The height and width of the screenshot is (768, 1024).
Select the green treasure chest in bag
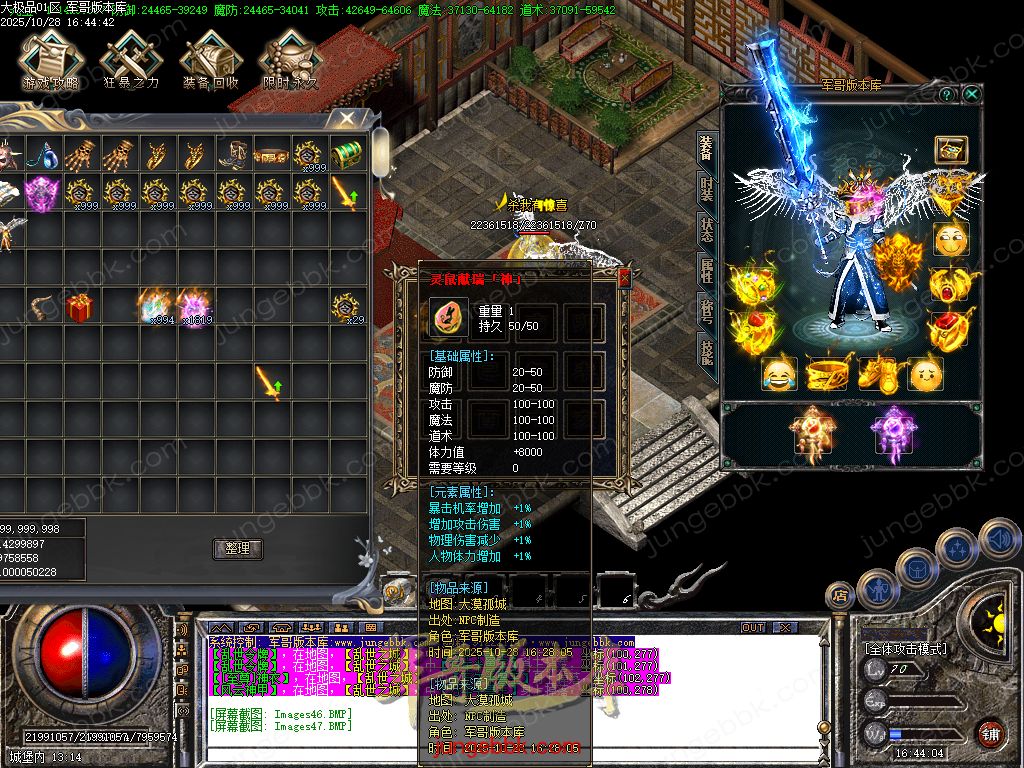point(346,155)
